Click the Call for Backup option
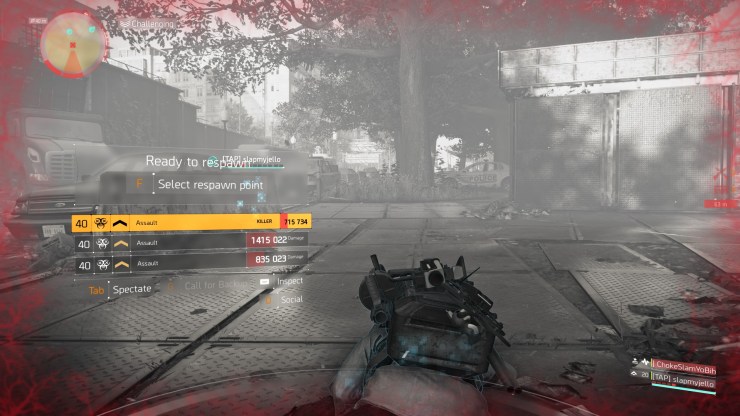This screenshot has height=416, width=740. 209,286
